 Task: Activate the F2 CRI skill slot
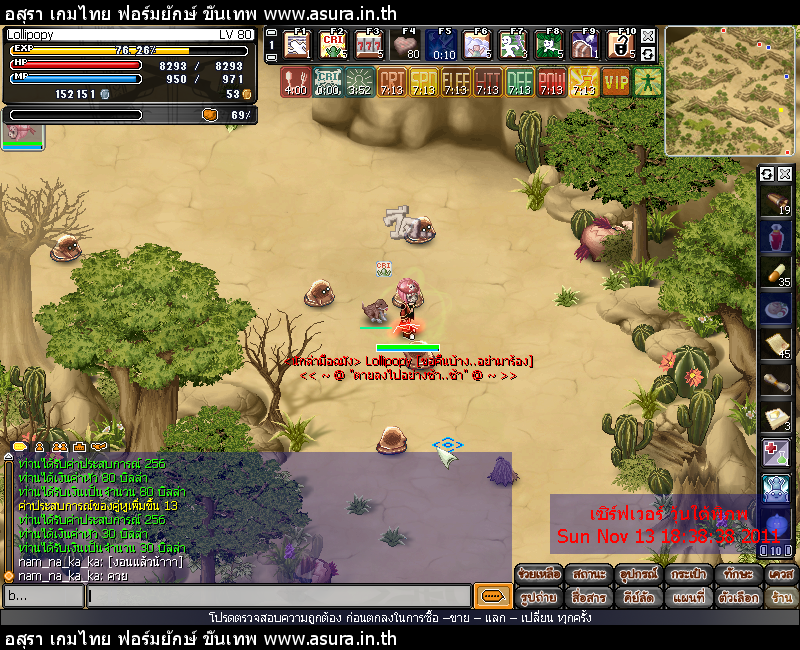(333, 46)
